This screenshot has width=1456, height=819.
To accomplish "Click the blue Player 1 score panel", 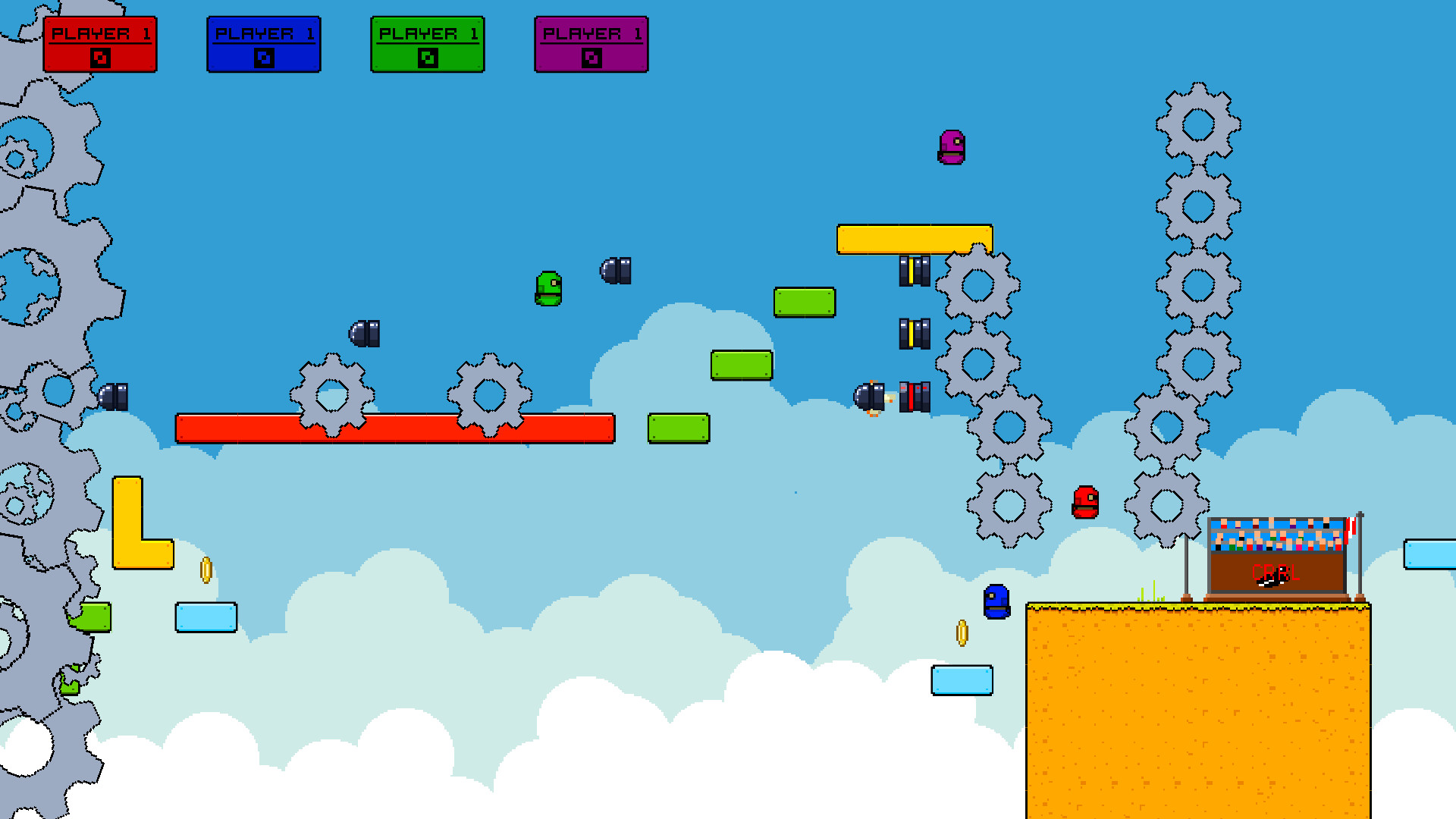I will coord(264,43).
